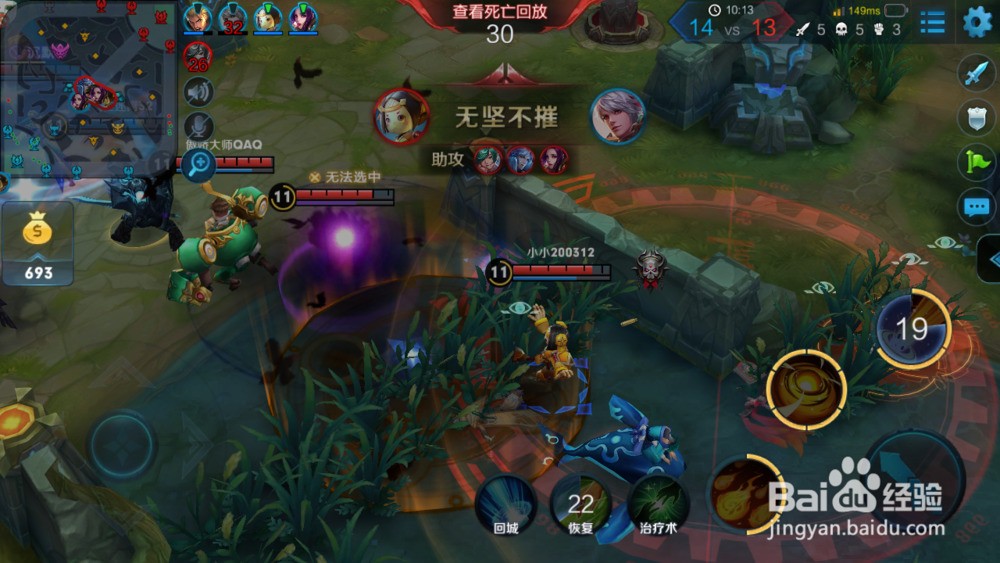The image size is (1000, 563).
Task: Tap the magnifier zoom button
Action: [x=199, y=164]
